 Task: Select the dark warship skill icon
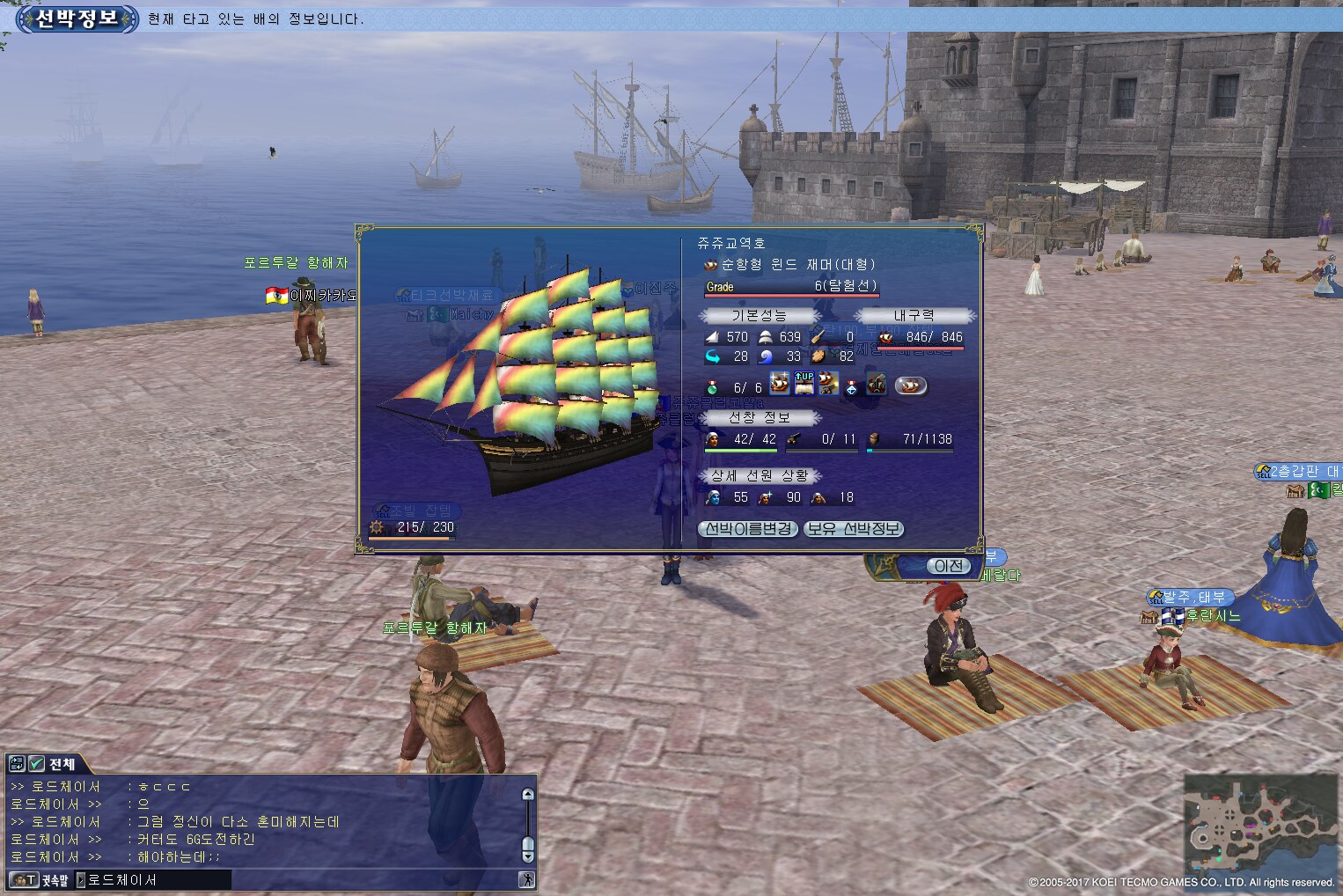[x=876, y=384]
